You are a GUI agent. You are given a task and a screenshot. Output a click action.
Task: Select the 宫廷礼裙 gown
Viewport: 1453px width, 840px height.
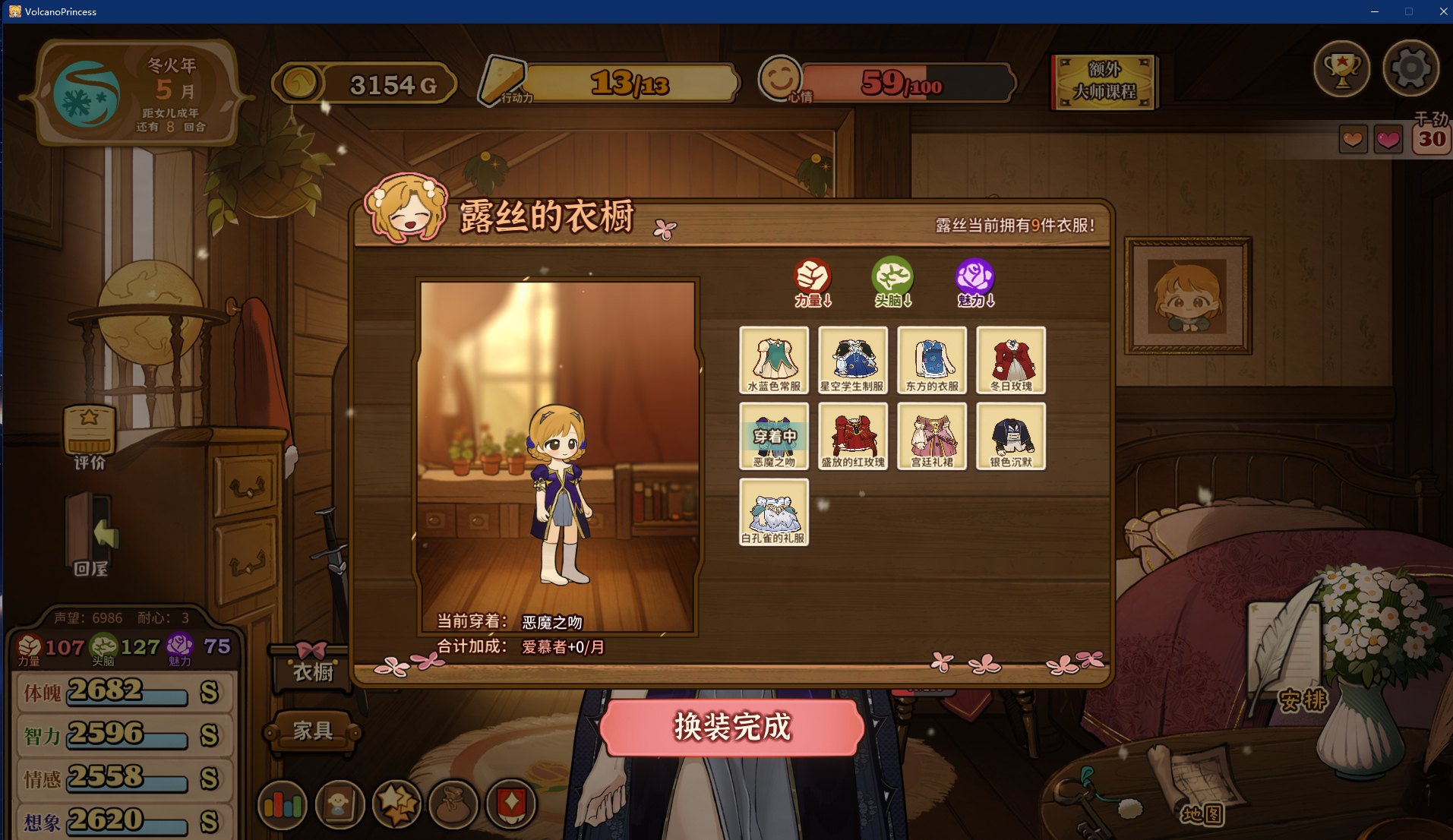coord(932,436)
